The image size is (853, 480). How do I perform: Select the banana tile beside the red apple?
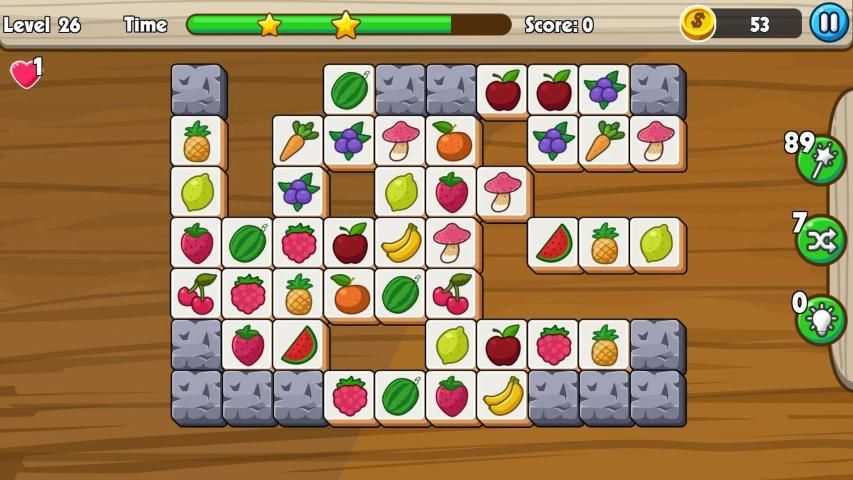[x=401, y=243]
